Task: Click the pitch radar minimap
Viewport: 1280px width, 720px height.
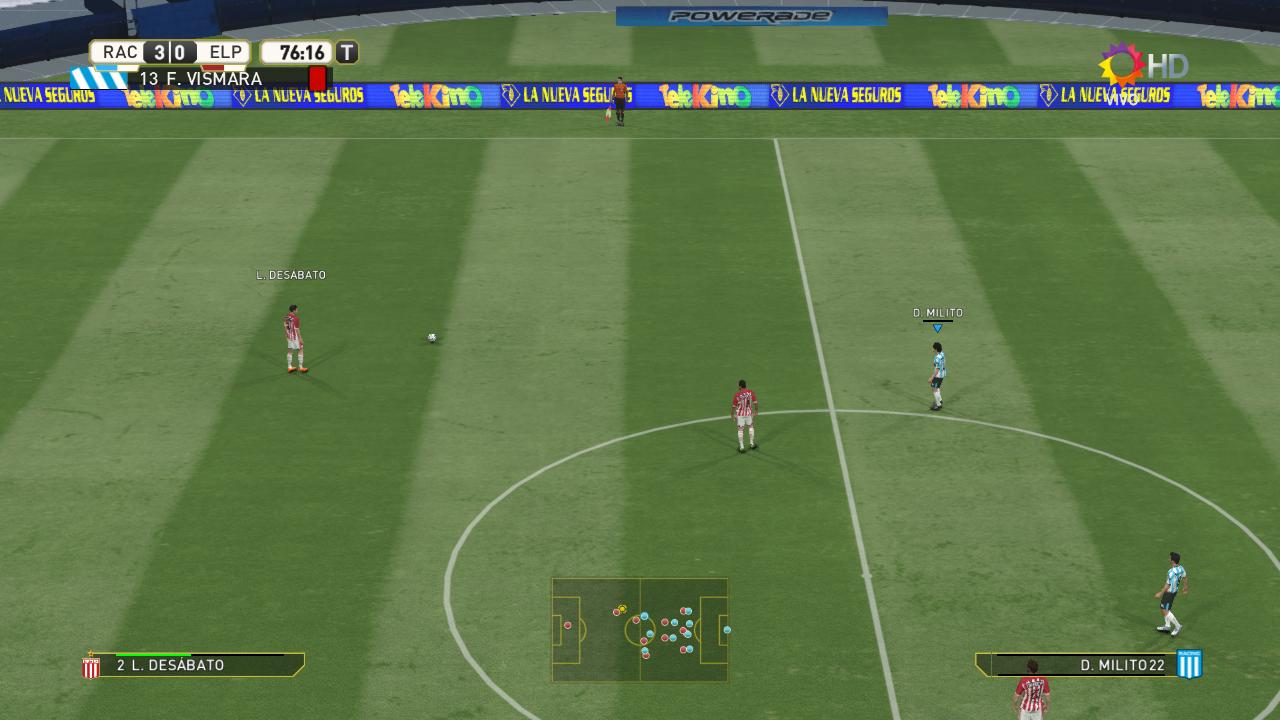Action: pos(640,630)
